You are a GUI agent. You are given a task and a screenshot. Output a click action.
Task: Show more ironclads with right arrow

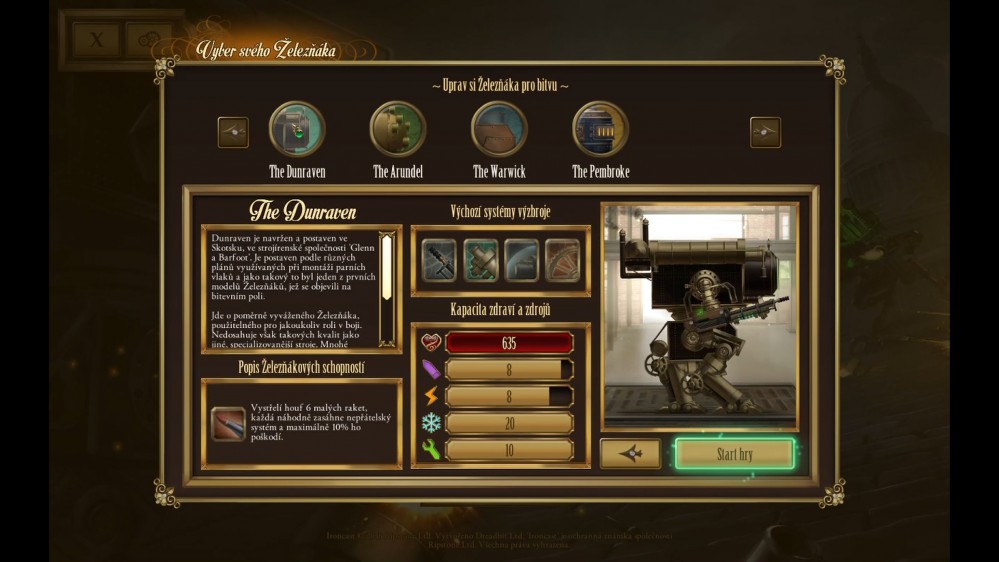(x=765, y=132)
